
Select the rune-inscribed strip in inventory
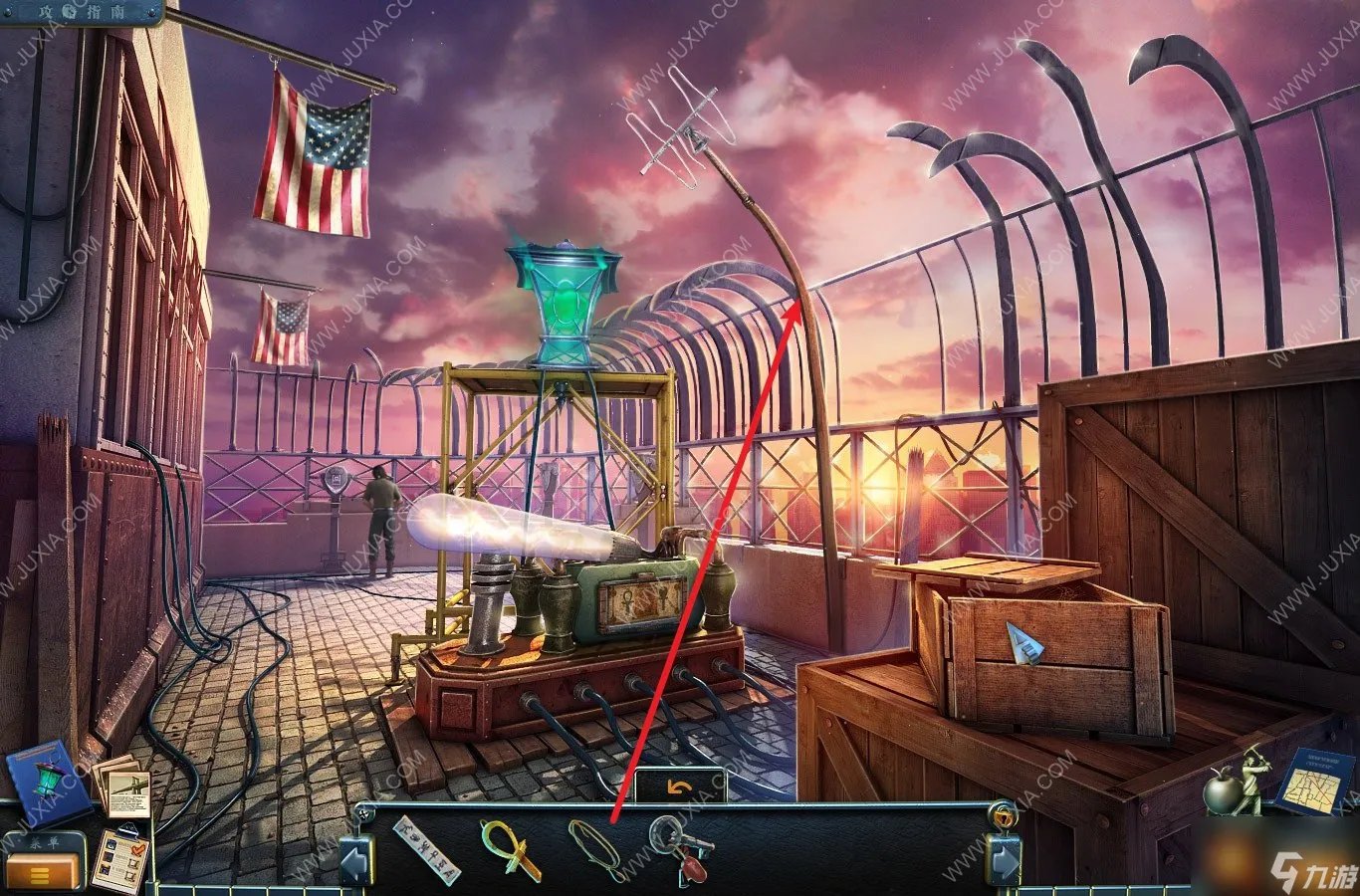427,849
